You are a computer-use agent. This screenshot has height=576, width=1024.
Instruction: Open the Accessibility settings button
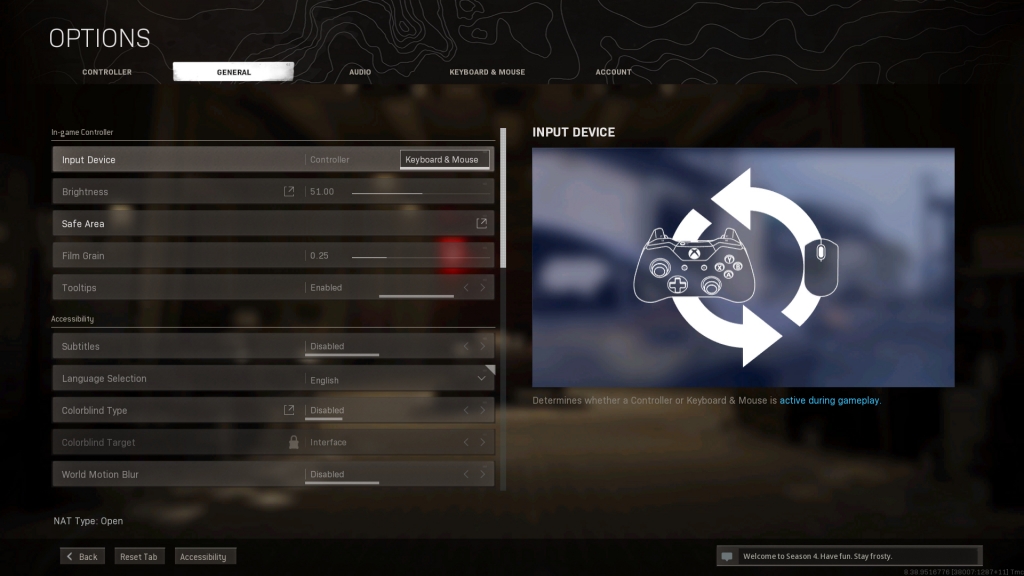[x=203, y=556]
